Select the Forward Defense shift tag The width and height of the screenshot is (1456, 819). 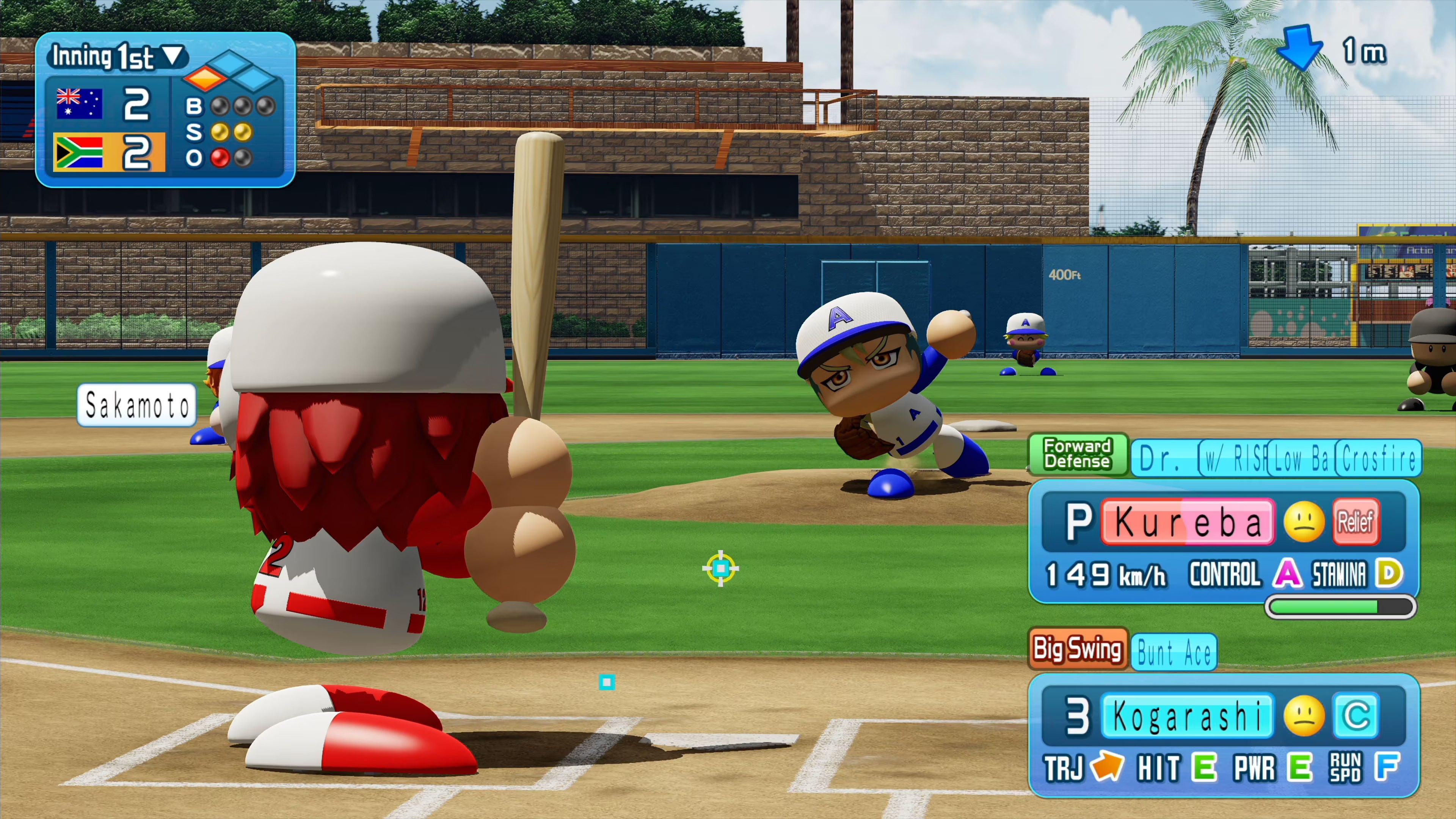[1077, 454]
